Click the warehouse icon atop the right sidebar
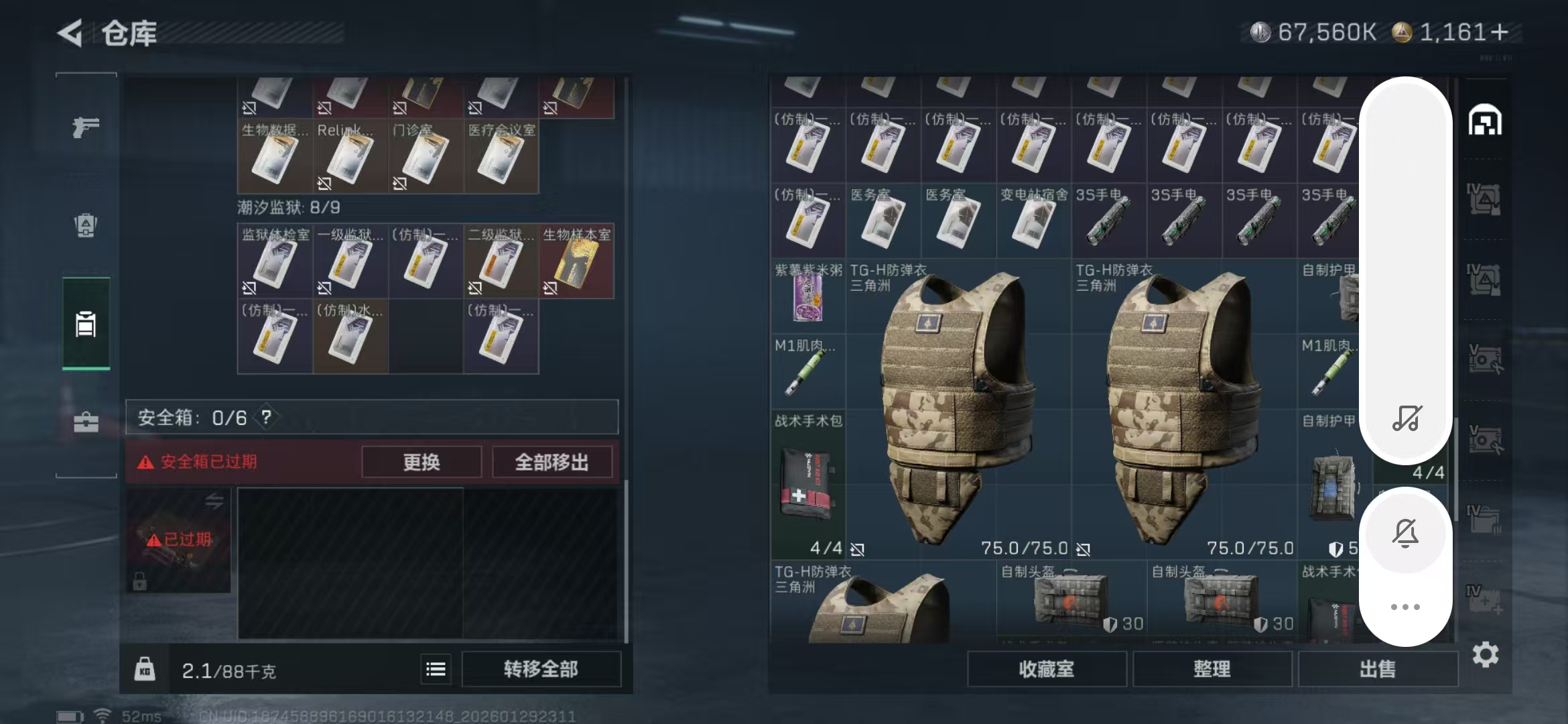1568x724 pixels. click(1486, 121)
